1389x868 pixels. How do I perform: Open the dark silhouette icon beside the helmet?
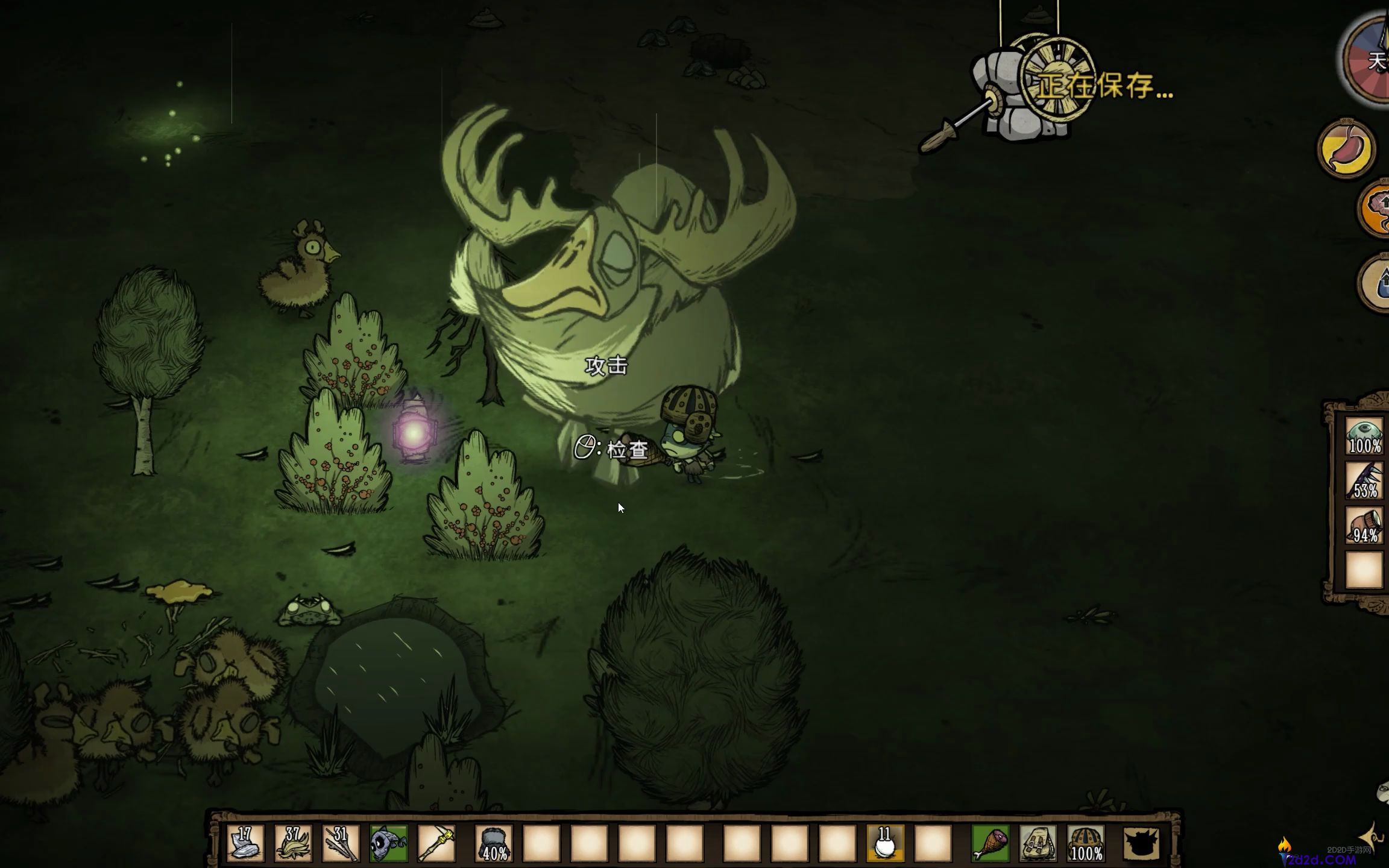[x=1142, y=843]
